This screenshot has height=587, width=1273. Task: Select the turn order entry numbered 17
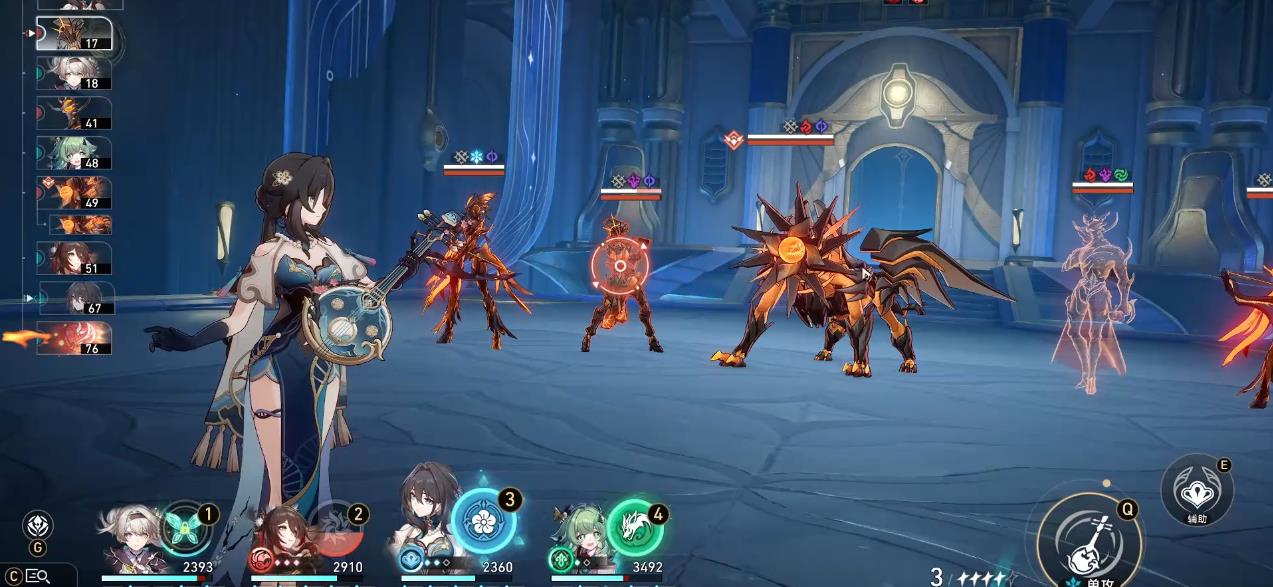(x=74, y=34)
